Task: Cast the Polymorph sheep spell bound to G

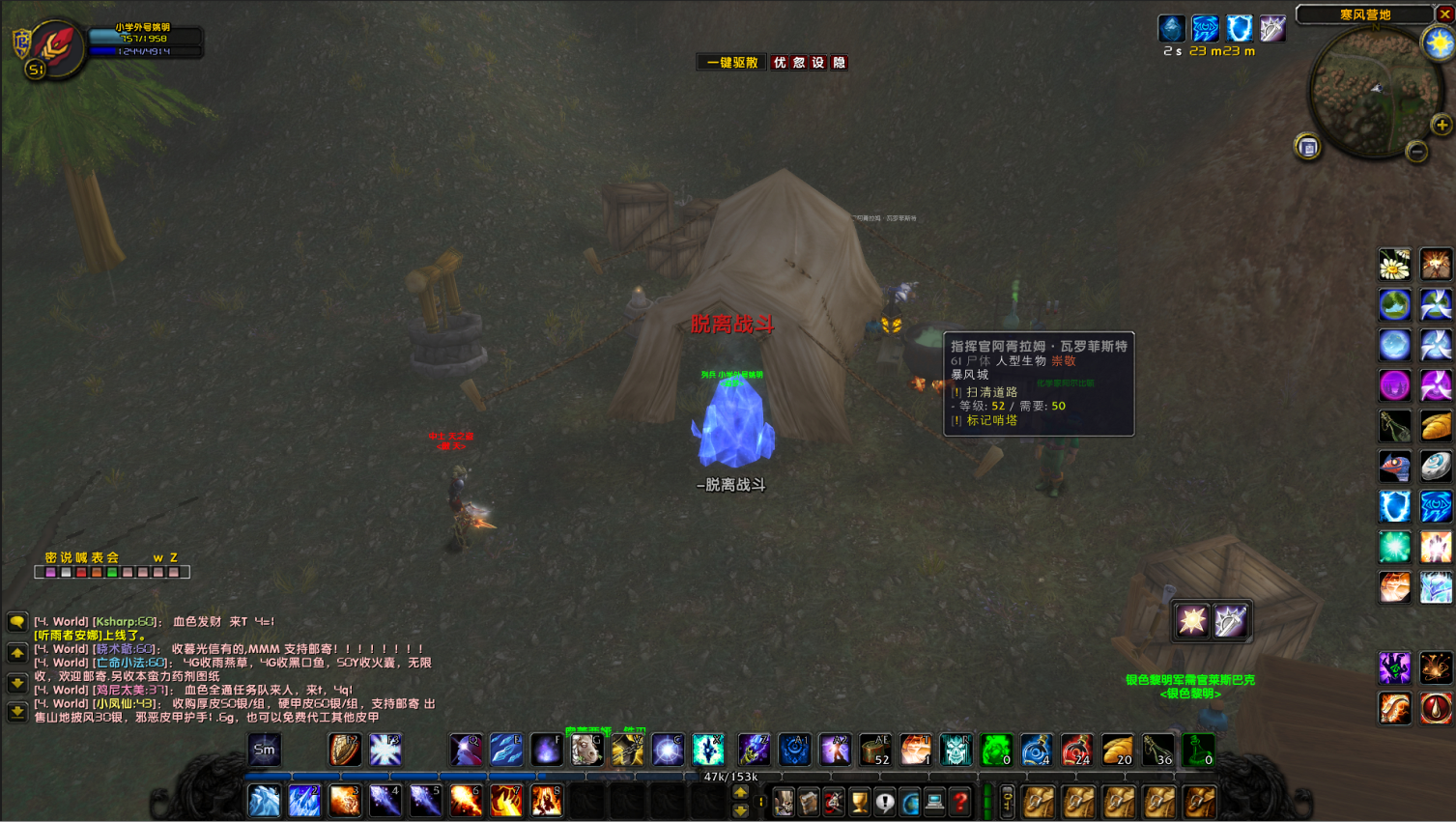Action: 586,751
